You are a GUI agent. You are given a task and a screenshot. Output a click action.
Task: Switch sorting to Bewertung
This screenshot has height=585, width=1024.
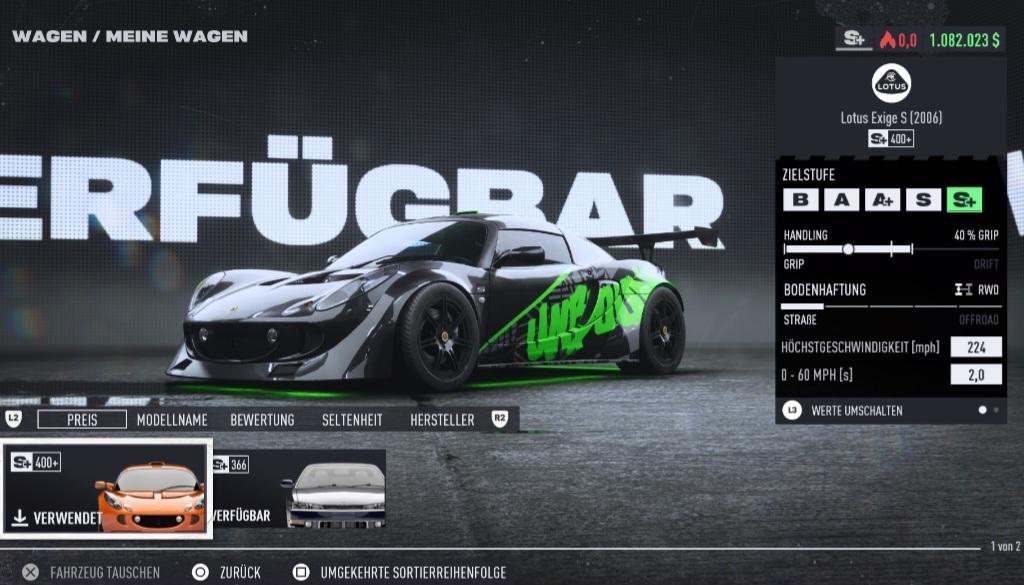point(262,420)
